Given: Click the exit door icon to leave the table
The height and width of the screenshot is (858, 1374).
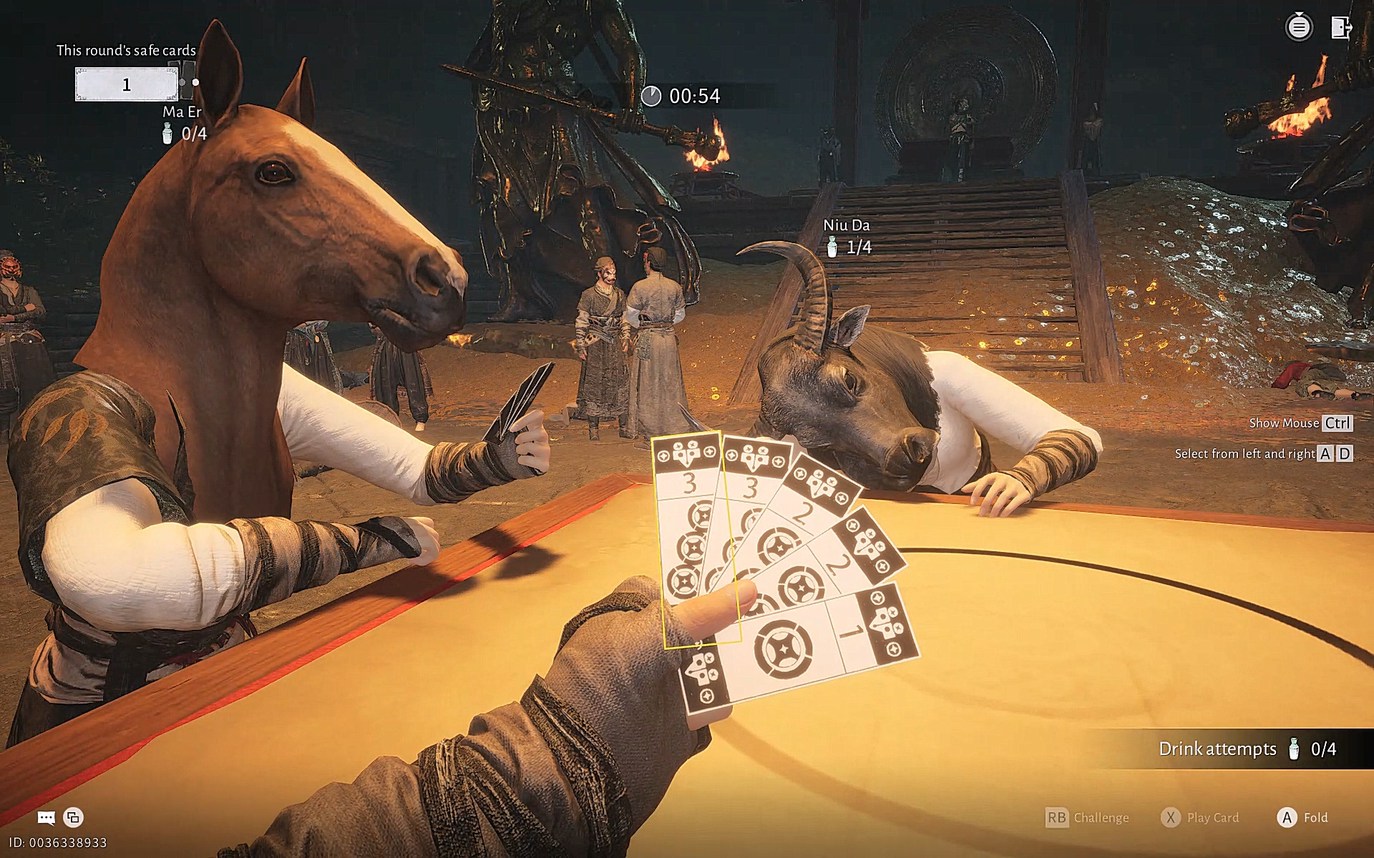Looking at the screenshot, I should (x=1340, y=27).
